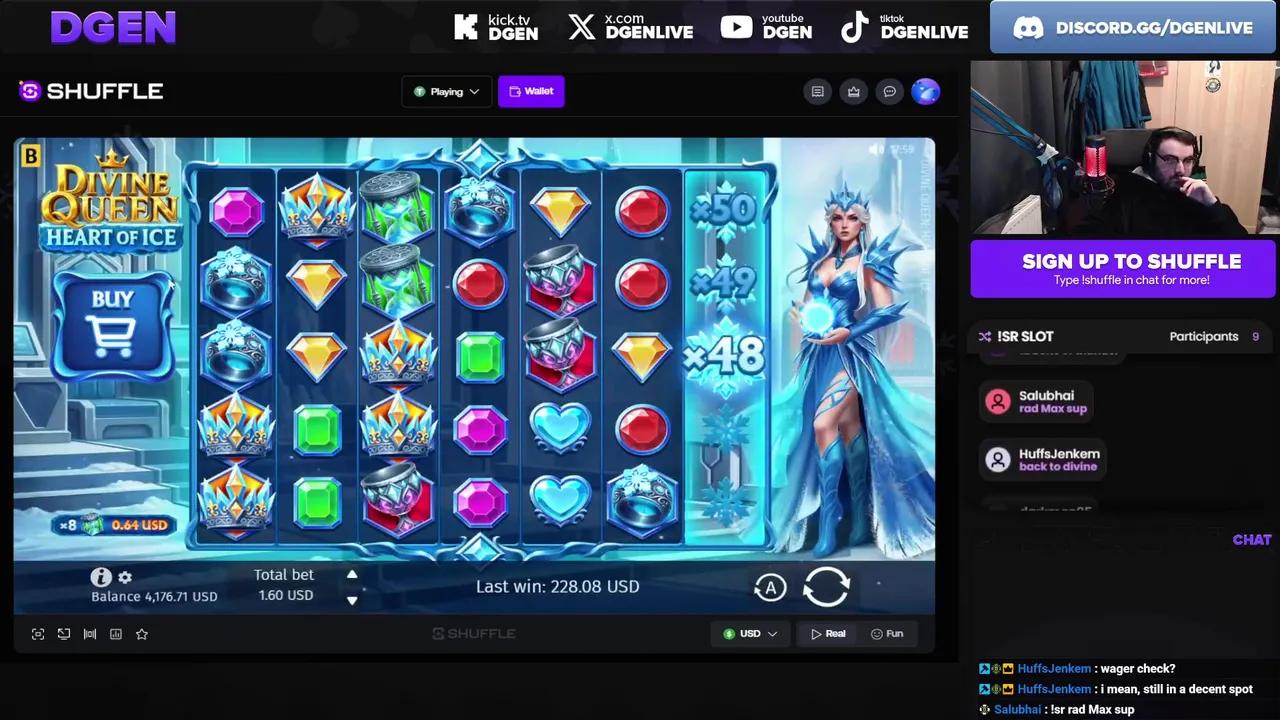Click SIGN UP TO SHUFFLE banner

[x=1123, y=268]
